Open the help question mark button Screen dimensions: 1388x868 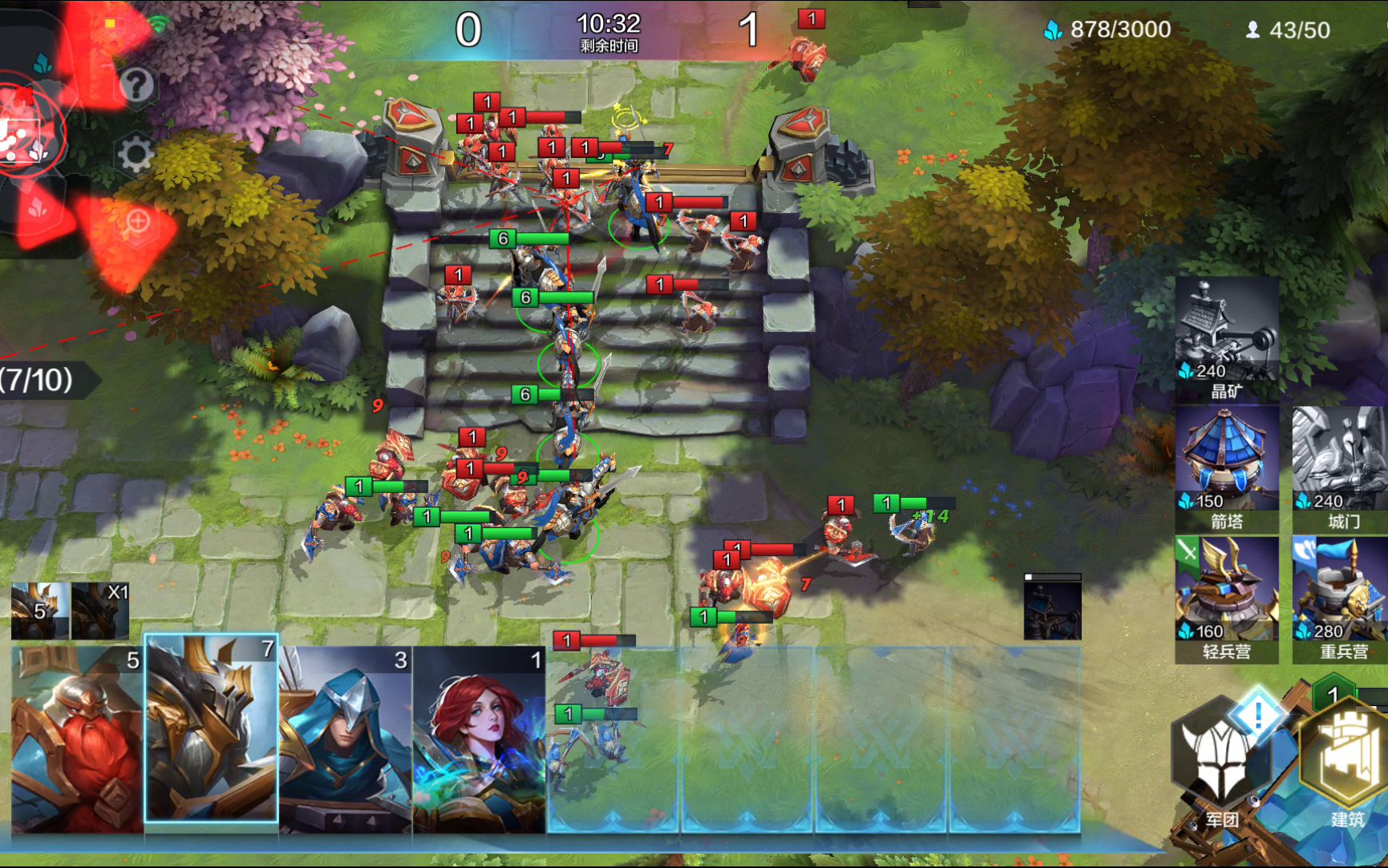point(136,85)
